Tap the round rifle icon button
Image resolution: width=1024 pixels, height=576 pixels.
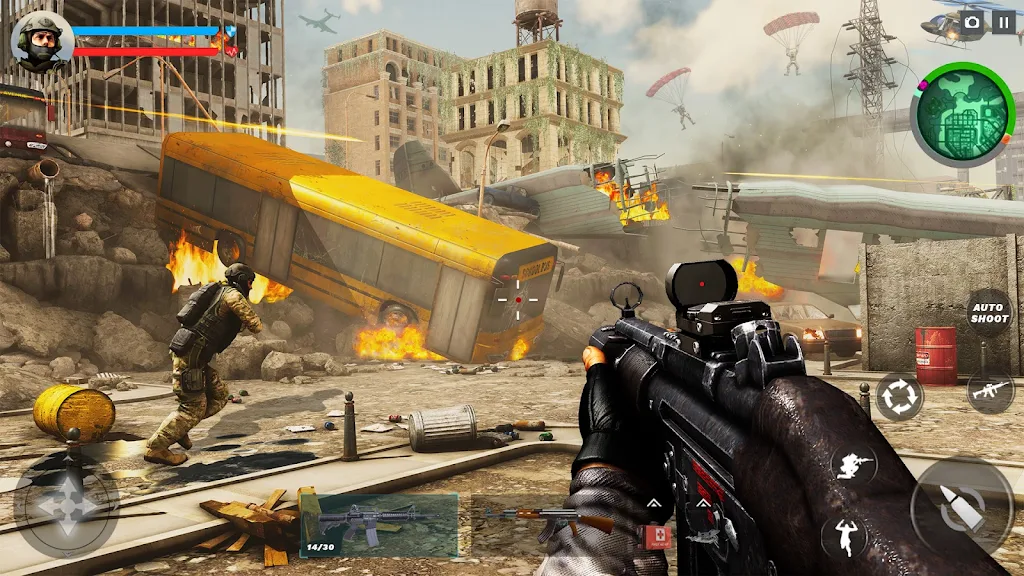pyautogui.click(x=990, y=390)
